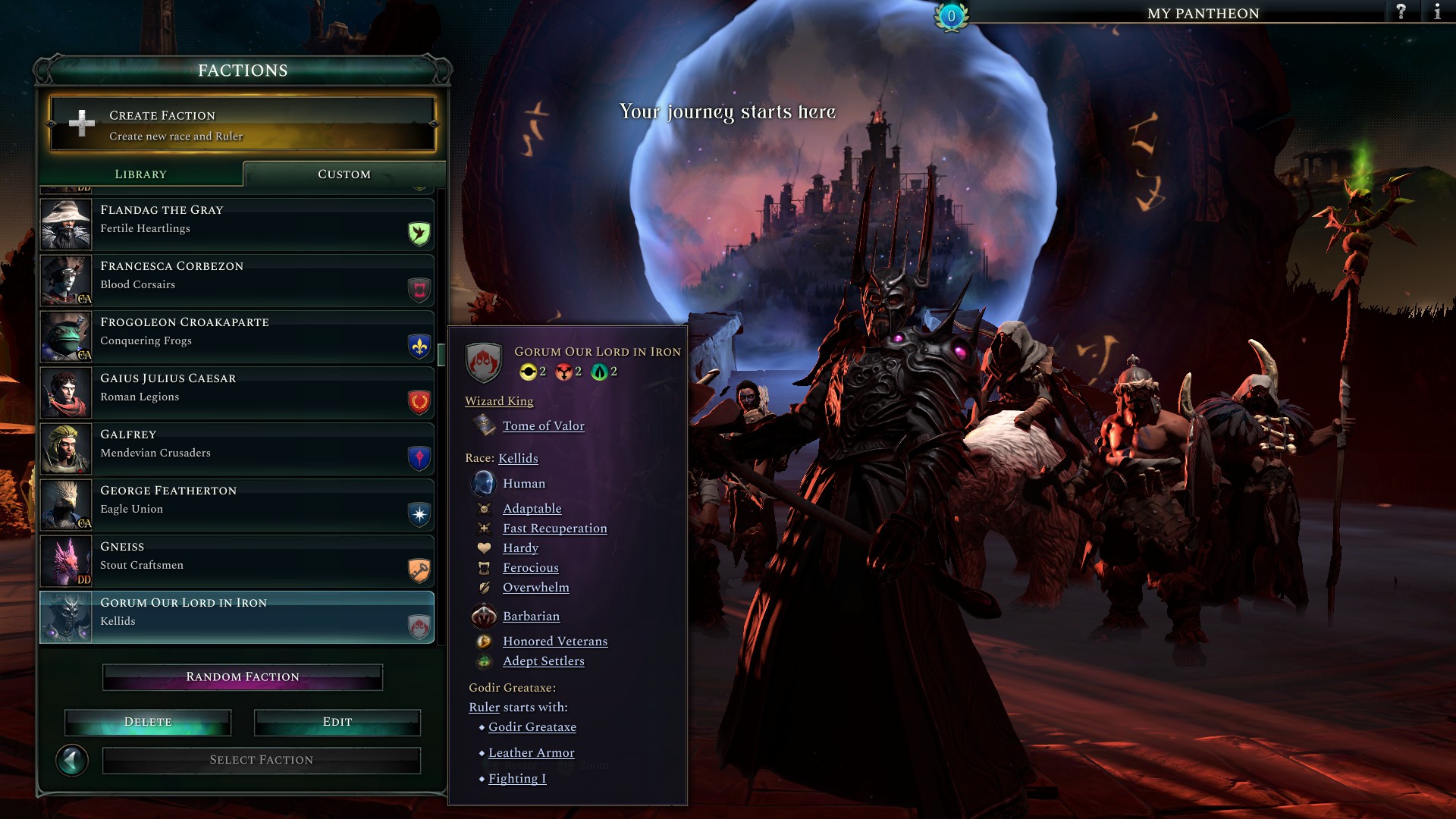Switch to the Library tab
The width and height of the screenshot is (1456, 819).
[140, 174]
